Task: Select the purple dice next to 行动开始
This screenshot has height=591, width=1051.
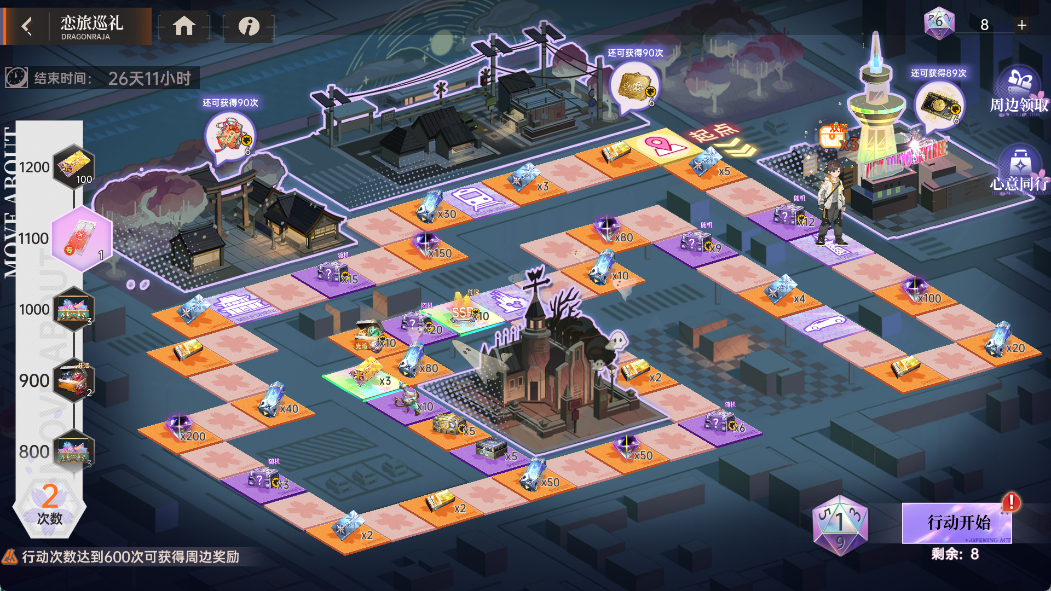Action: pyautogui.click(x=839, y=523)
